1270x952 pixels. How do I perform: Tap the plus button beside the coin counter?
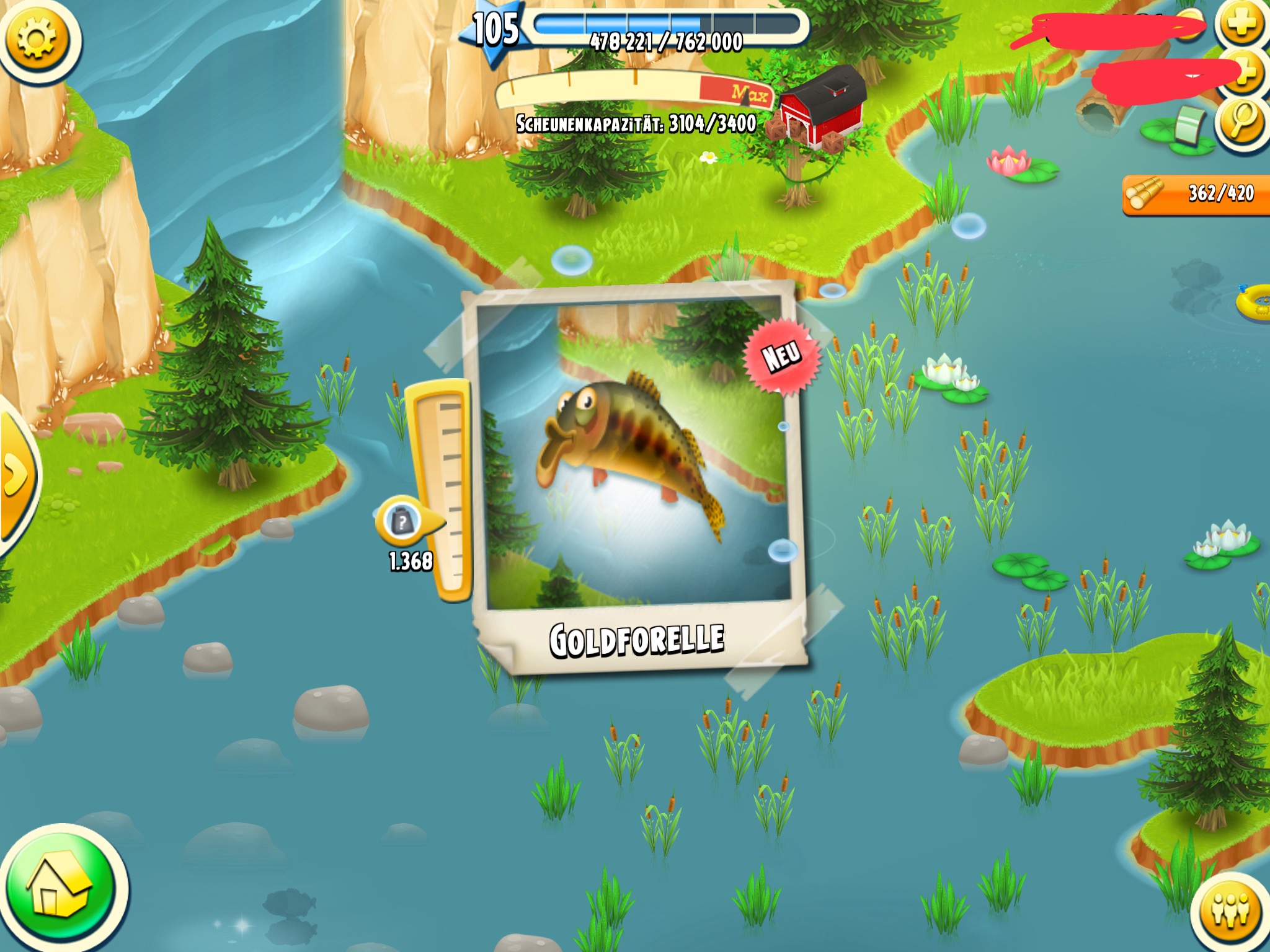[1242, 25]
